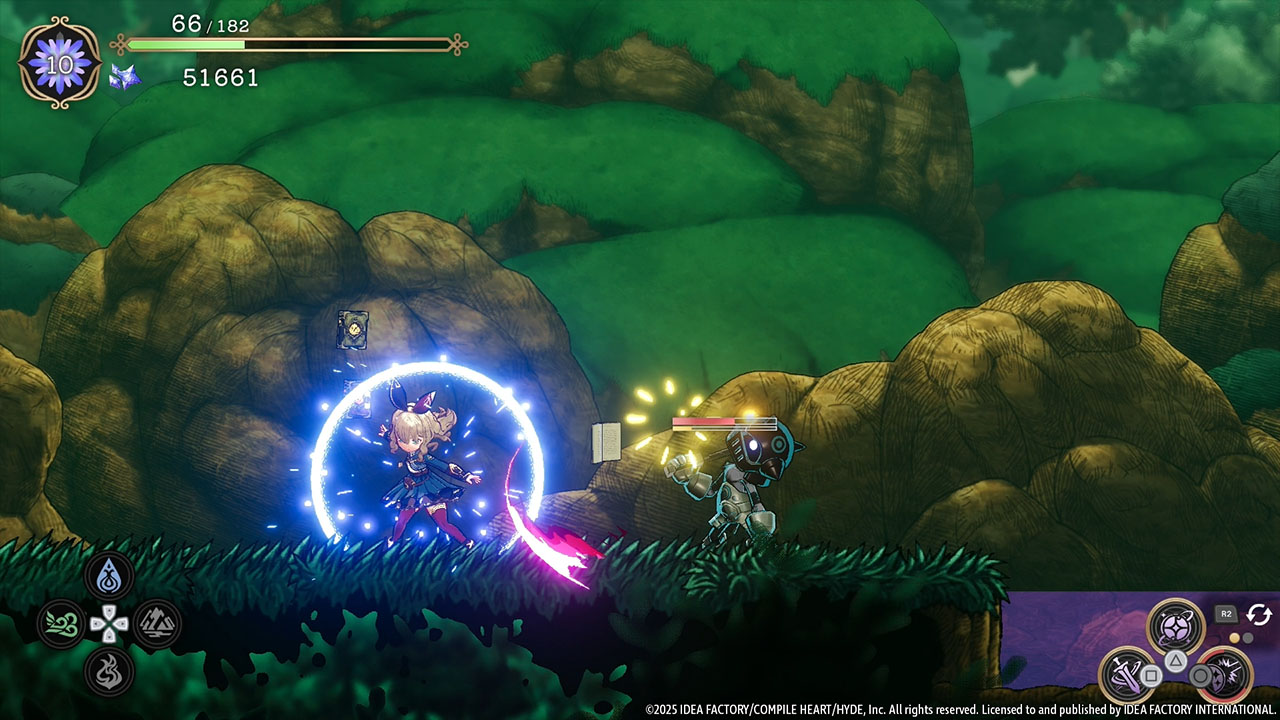This screenshot has height=720, width=1280.
Task: Click the blue flower level emblem
Action: [x=59, y=62]
